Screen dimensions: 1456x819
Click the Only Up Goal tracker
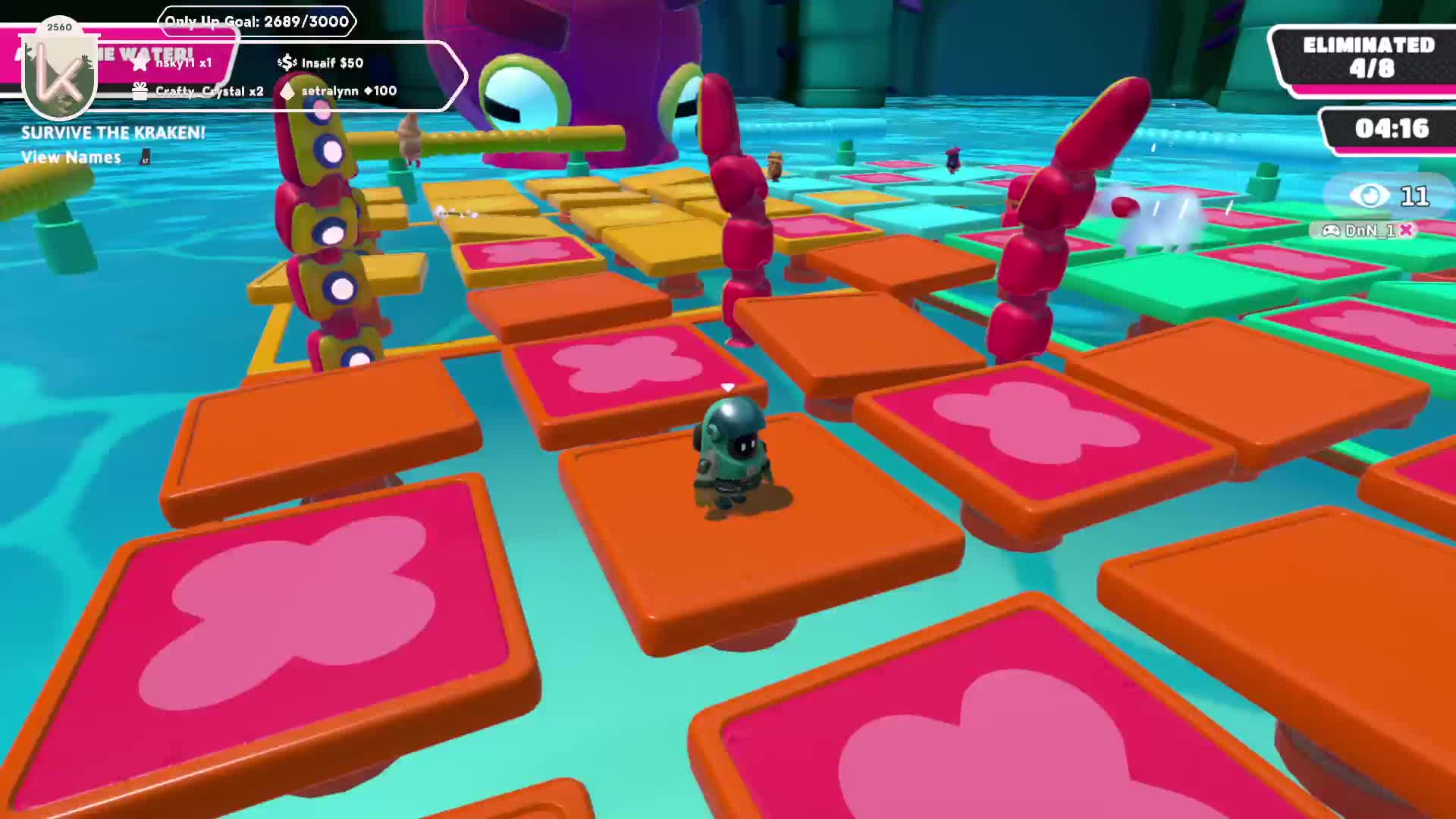click(256, 21)
